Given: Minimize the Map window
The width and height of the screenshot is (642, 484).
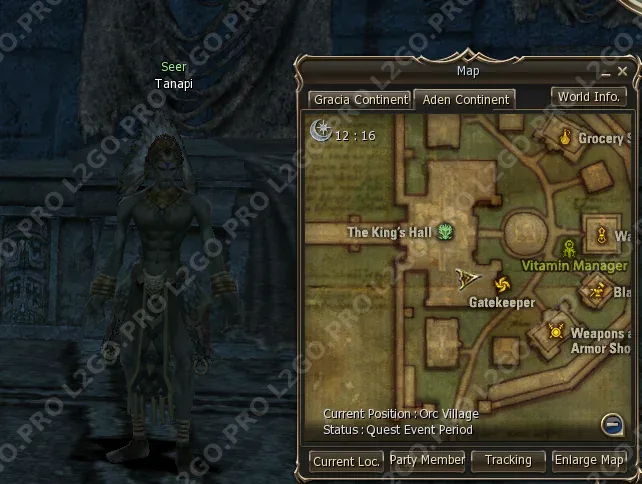Looking at the screenshot, I should coord(605,73).
